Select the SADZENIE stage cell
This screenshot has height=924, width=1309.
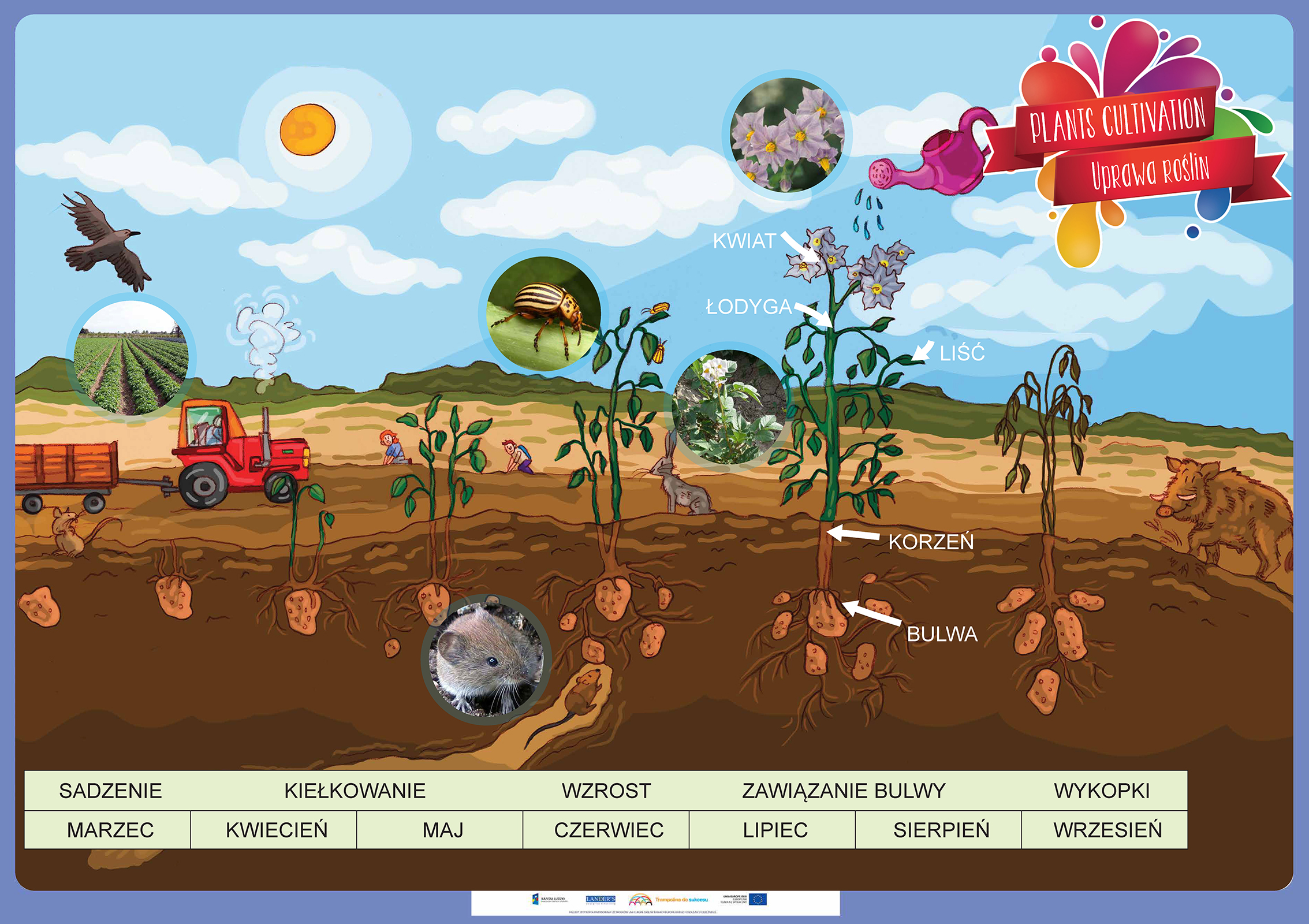point(110,791)
